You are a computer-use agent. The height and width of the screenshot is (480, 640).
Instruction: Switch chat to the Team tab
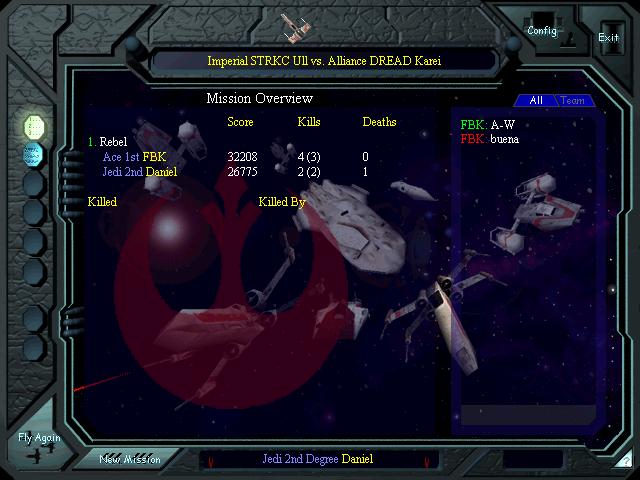(x=573, y=101)
